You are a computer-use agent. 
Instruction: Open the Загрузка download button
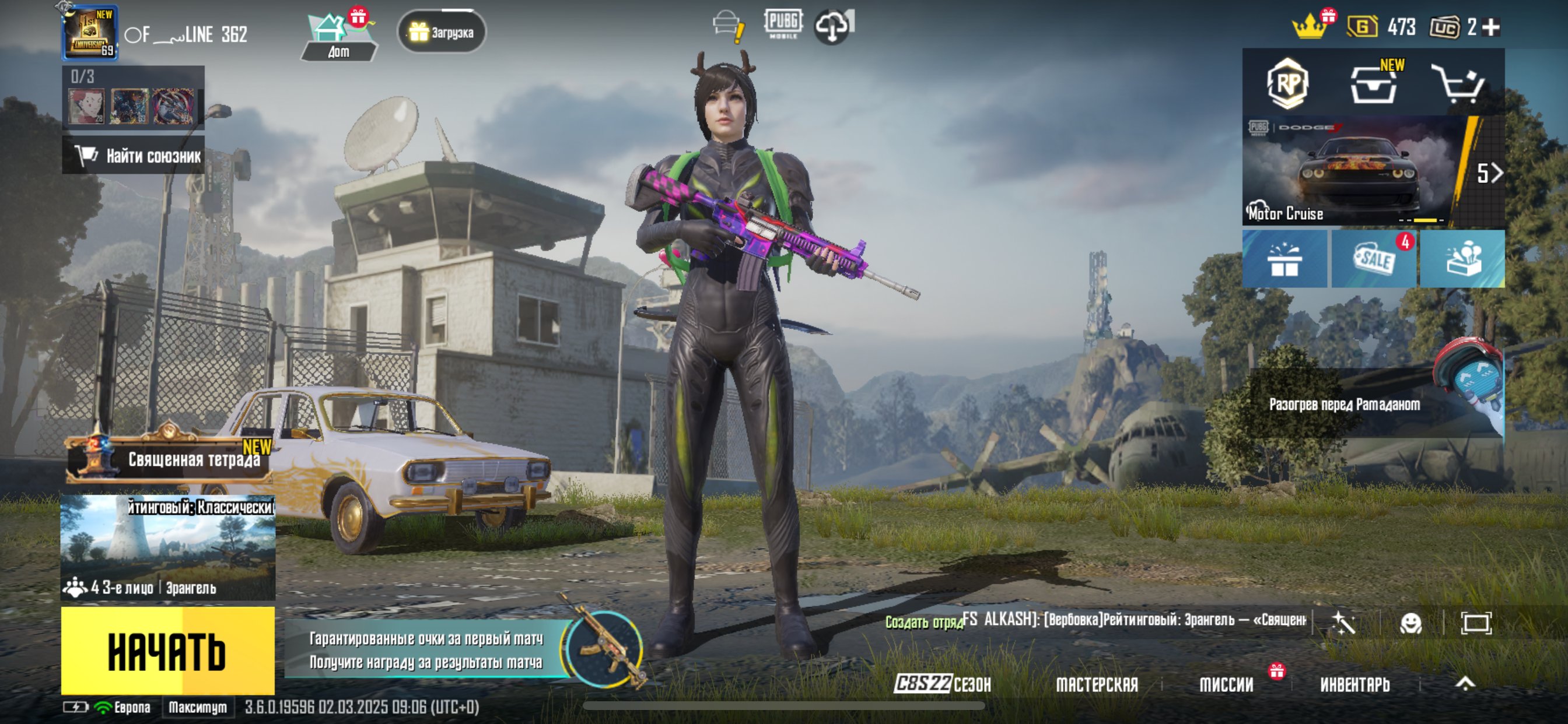coord(442,31)
